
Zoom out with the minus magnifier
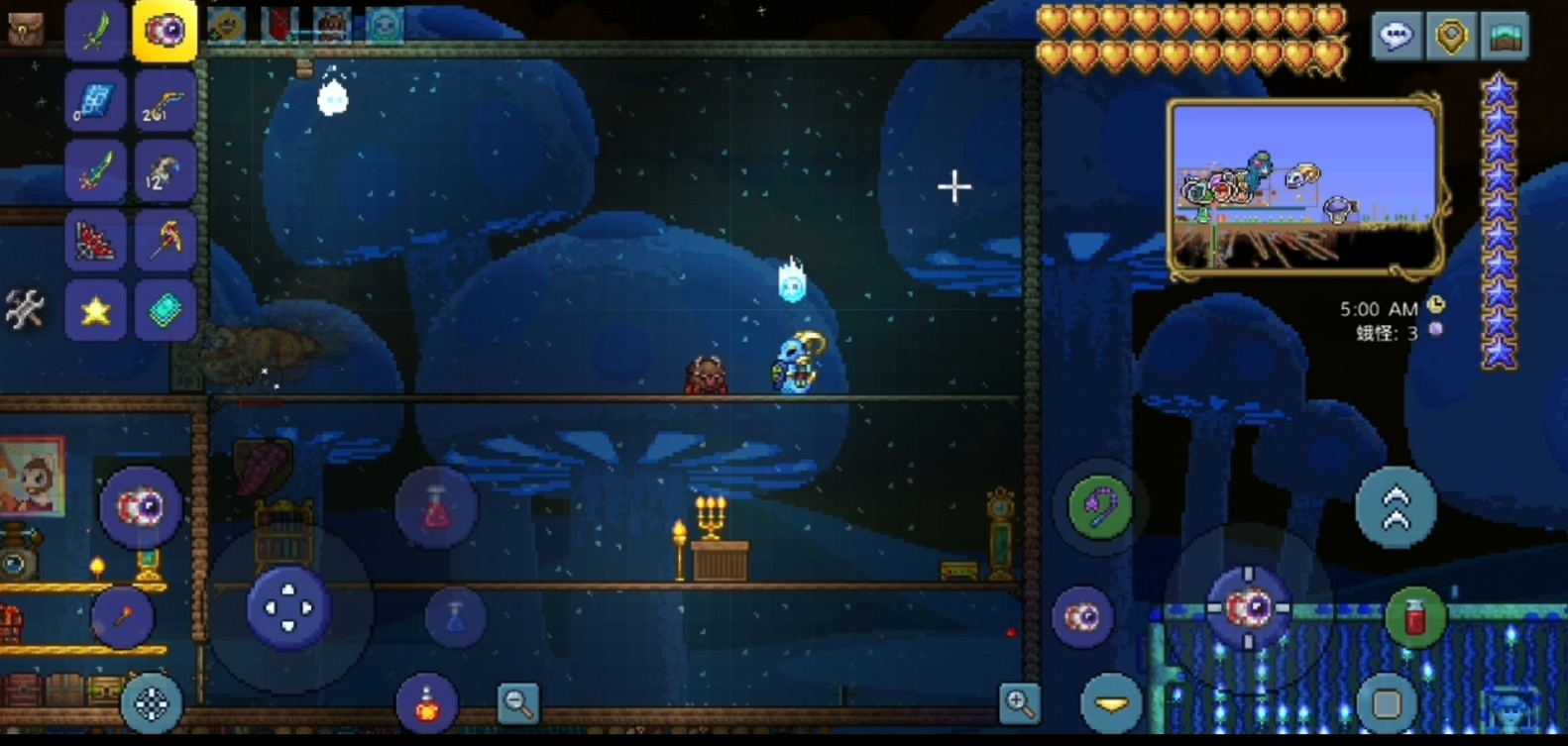pos(517,703)
